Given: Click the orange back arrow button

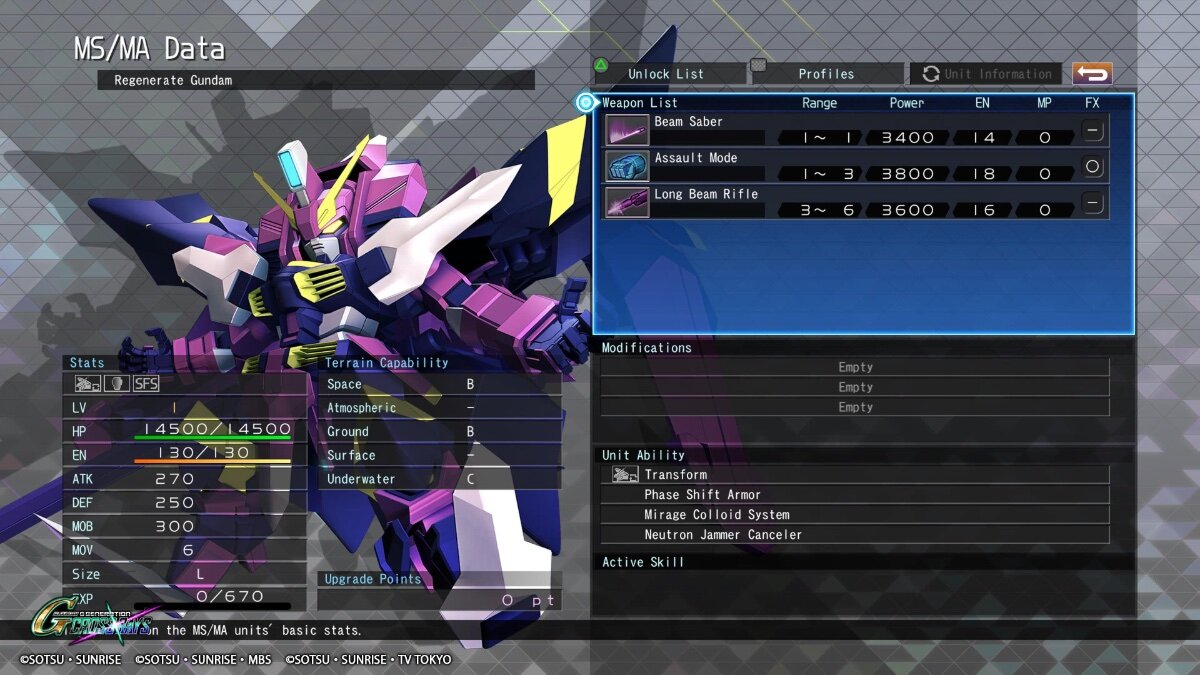Looking at the screenshot, I should tap(1092, 74).
